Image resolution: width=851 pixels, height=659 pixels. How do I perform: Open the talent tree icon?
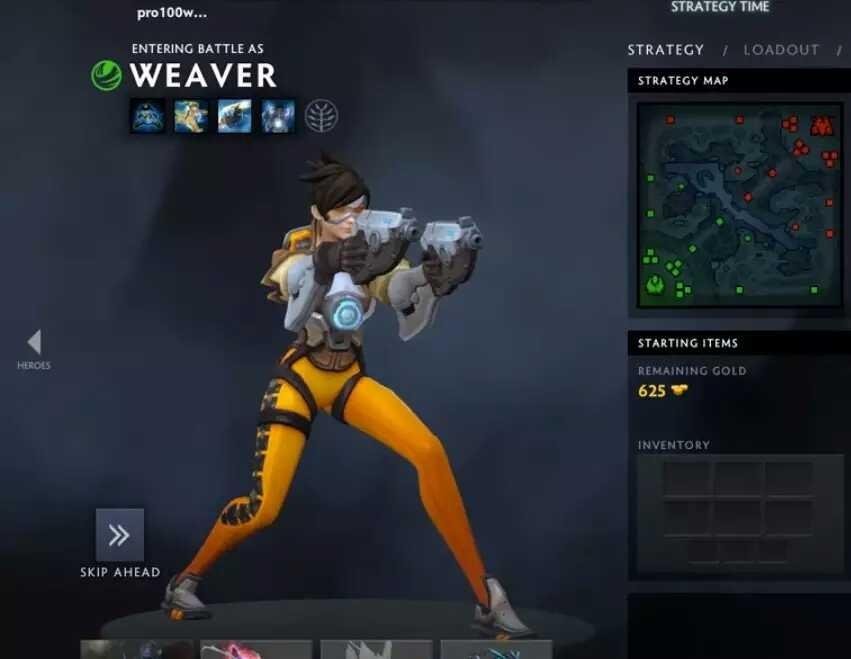(x=321, y=116)
